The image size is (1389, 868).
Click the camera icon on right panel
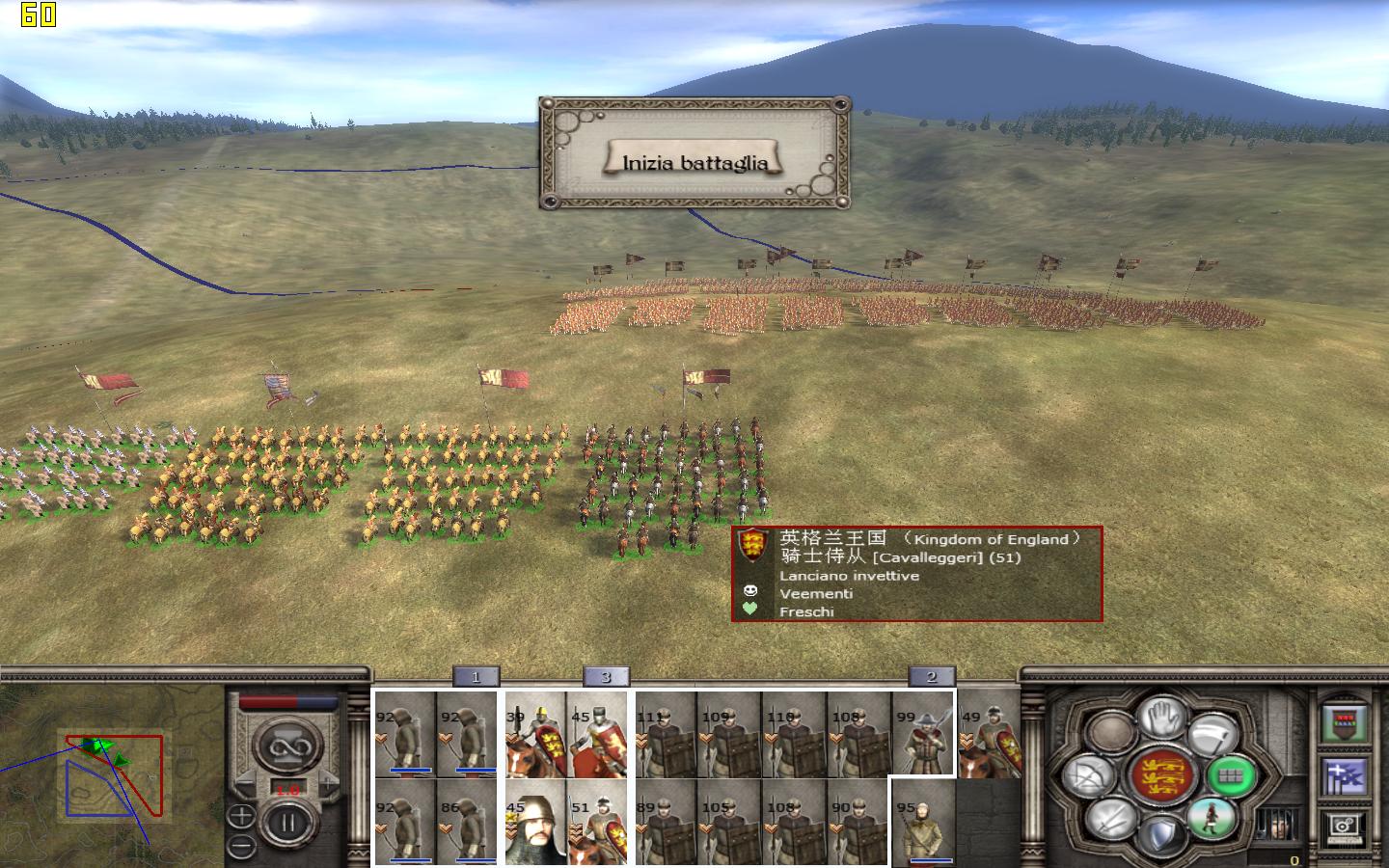pos(1346,826)
